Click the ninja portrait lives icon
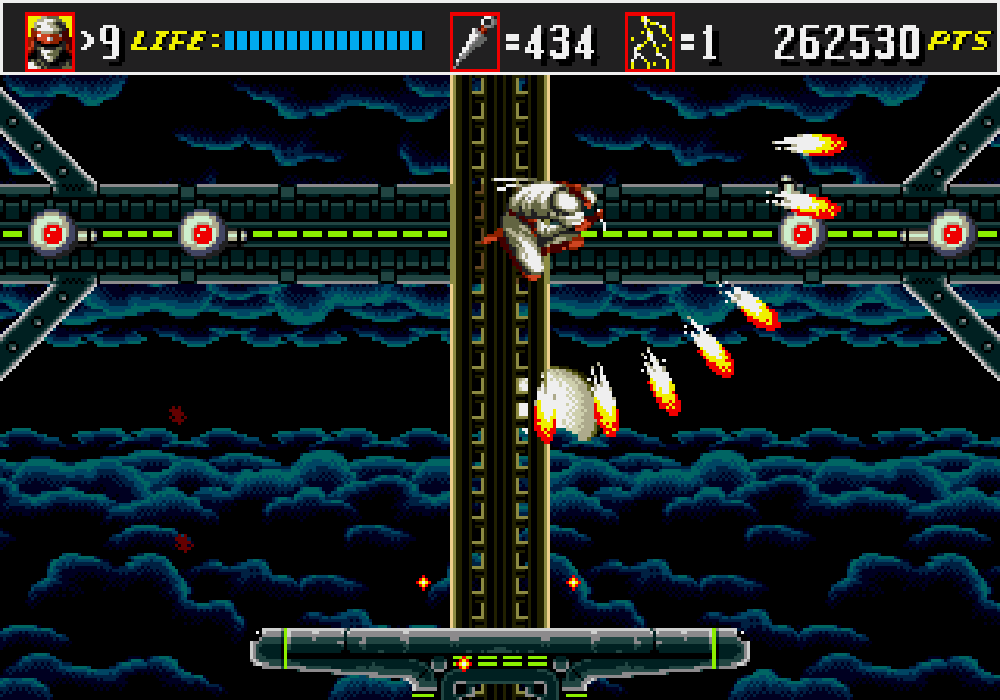Image resolution: width=1000 pixels, height=700 pixels. click(x=50, y=42)
